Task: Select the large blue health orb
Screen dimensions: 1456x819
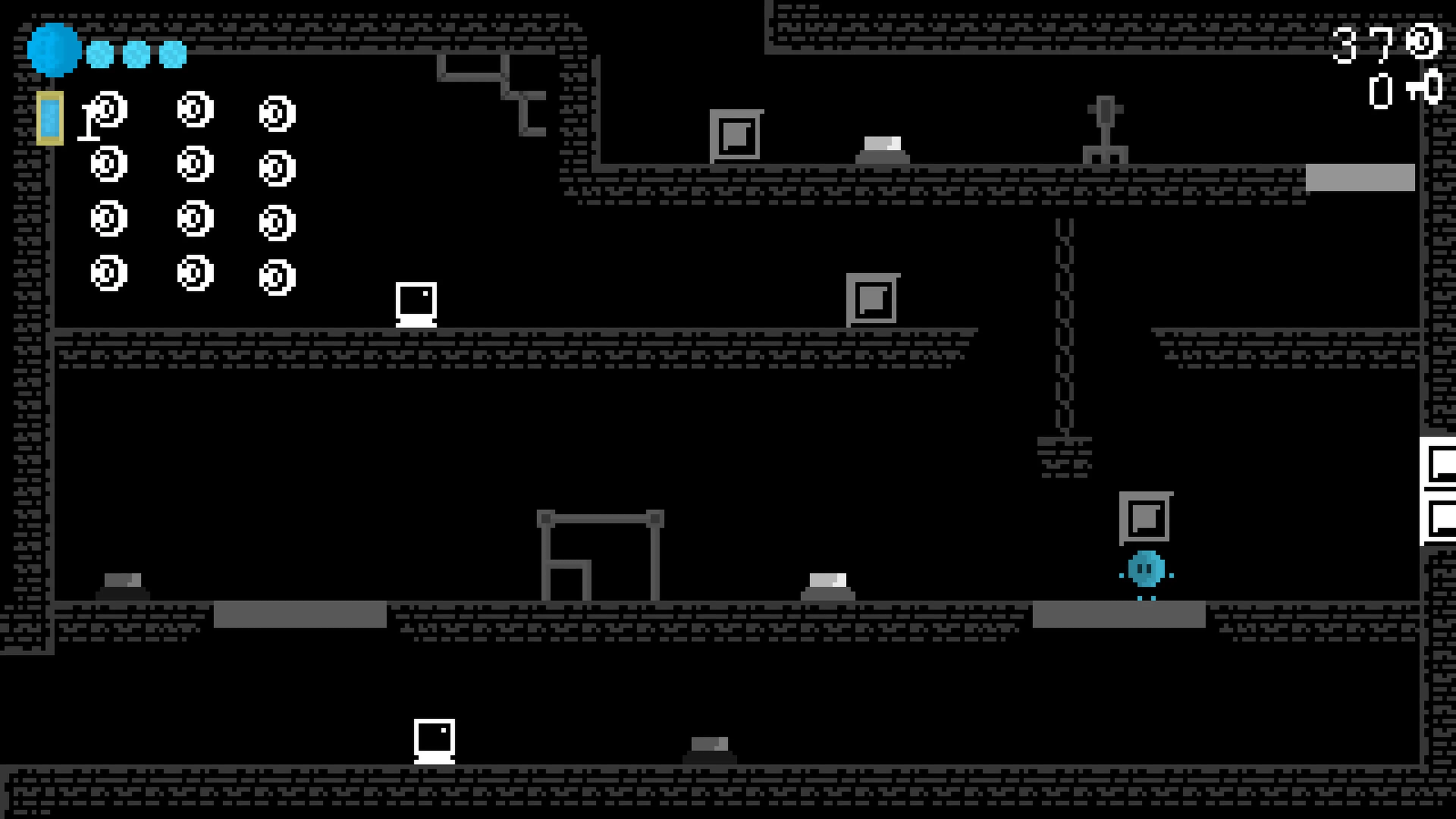Action: [54, 50]
